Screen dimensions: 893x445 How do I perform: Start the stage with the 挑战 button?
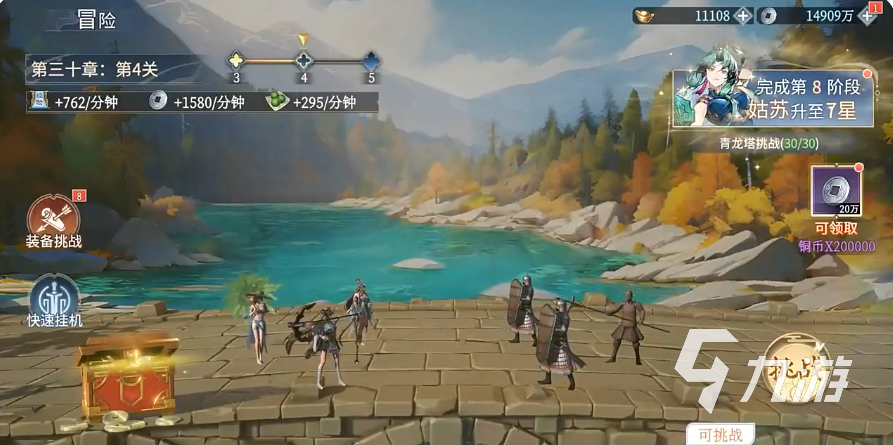pyautogui.click(x=808, y=371)
